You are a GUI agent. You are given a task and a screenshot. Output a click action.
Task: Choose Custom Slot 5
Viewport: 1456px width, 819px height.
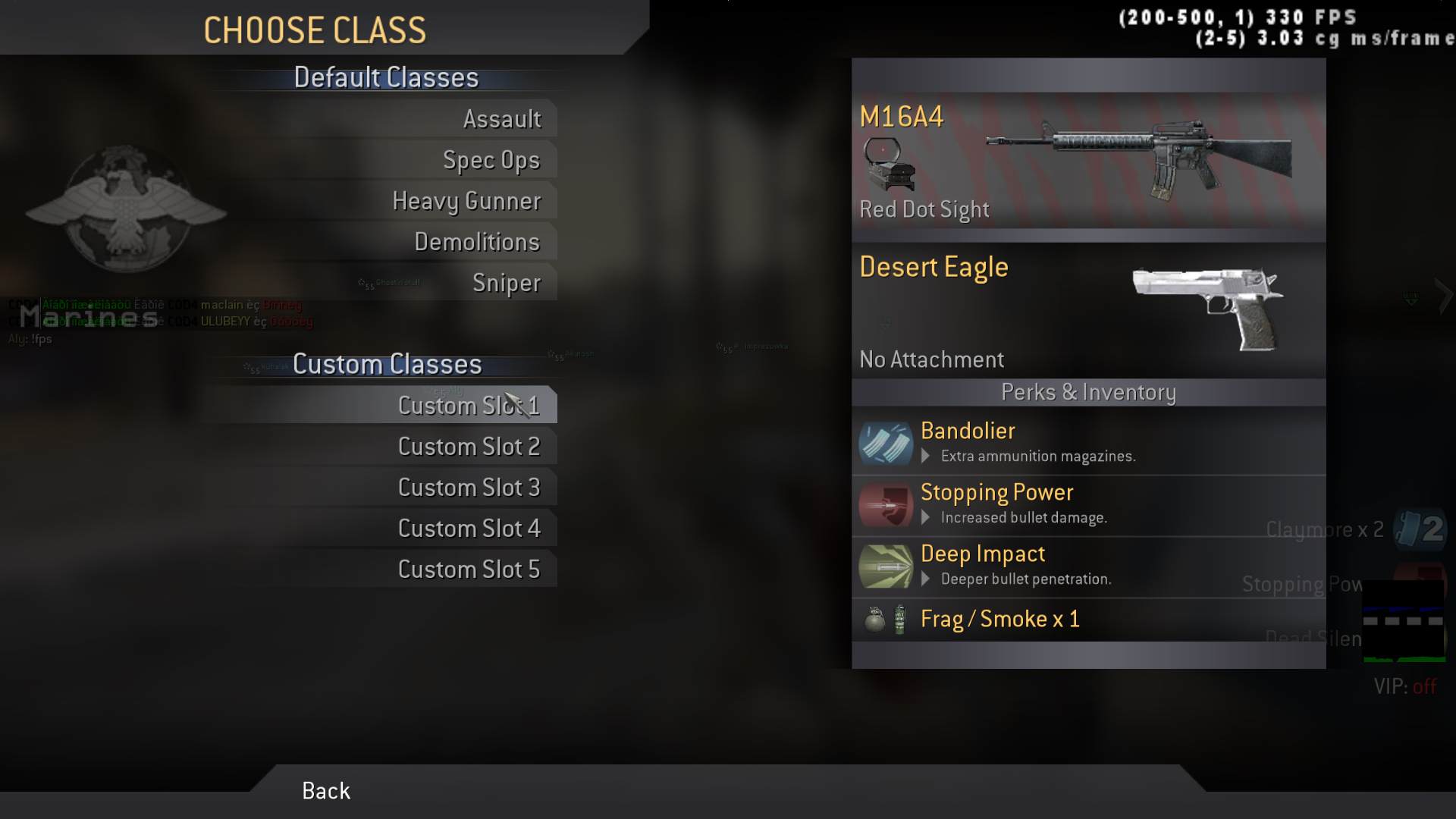tap(469, 570)
